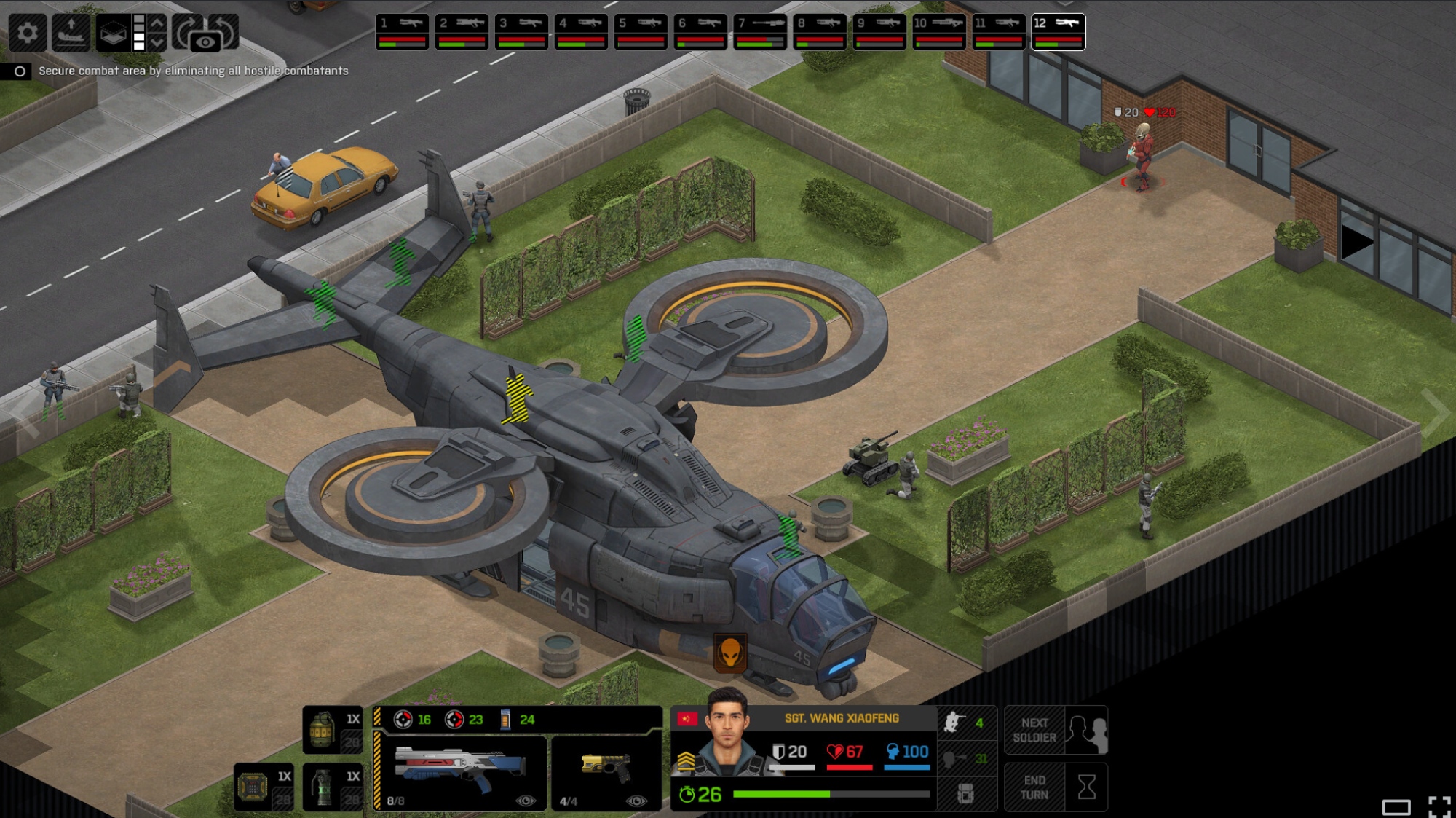Raise the camera one level
1456x818 pixels.
[157, 22]
